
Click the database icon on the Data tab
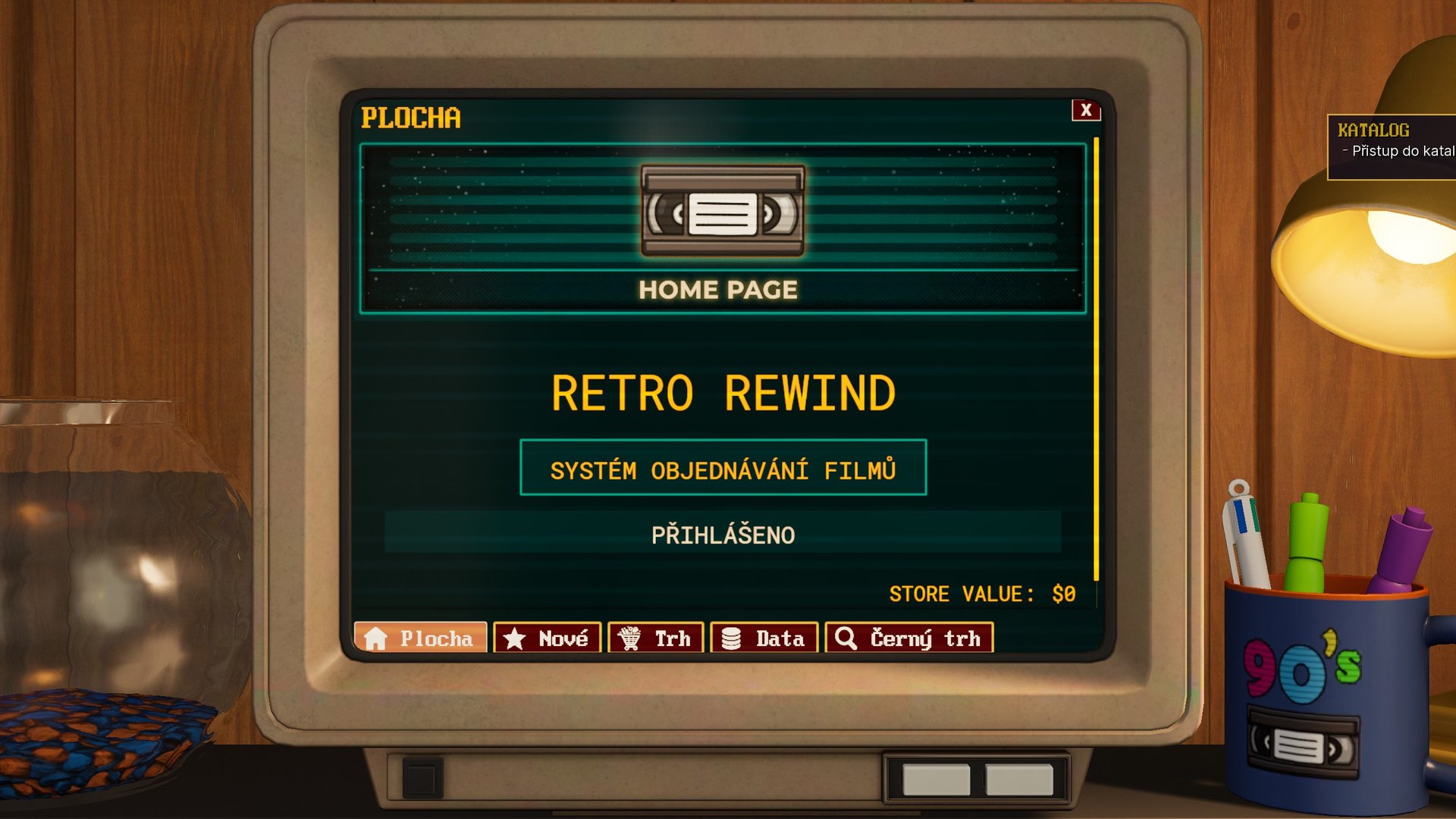click(x=732, y=639)
